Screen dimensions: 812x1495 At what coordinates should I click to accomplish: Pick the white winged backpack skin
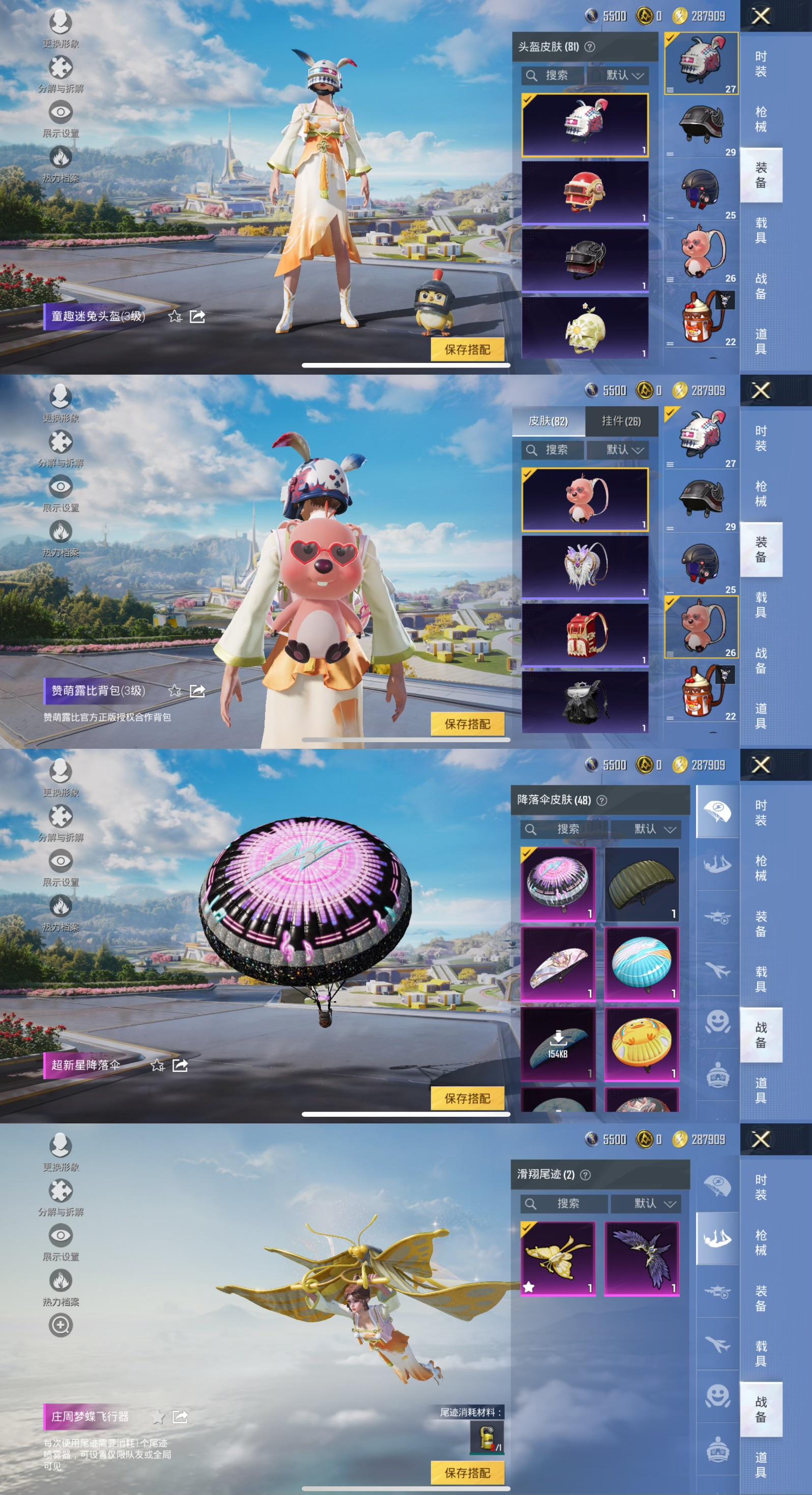tap(585, 567)
